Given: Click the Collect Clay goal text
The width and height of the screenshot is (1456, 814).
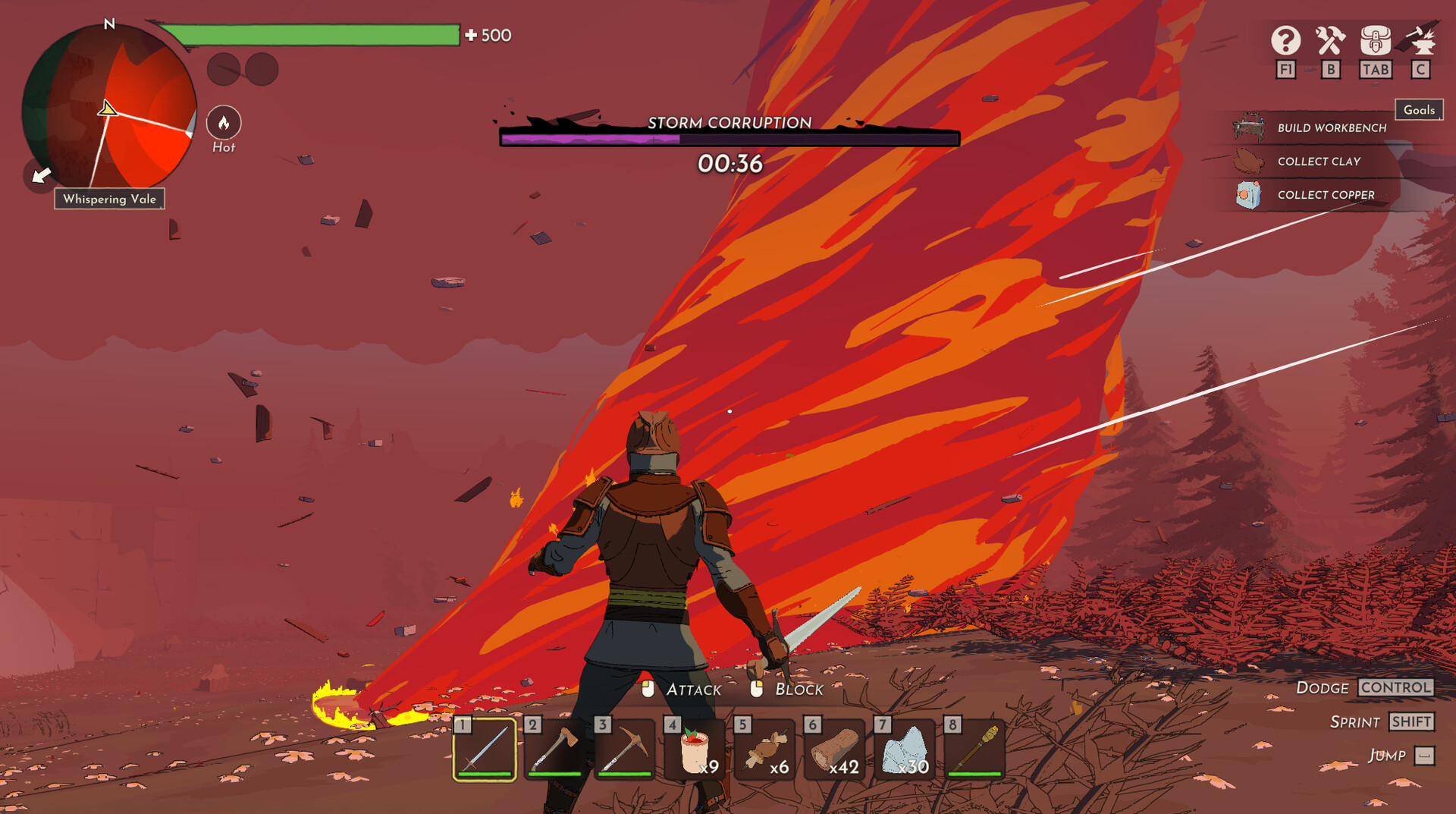Looking at the screenshot, I should pyautogui.click(x=1318, y=161).
